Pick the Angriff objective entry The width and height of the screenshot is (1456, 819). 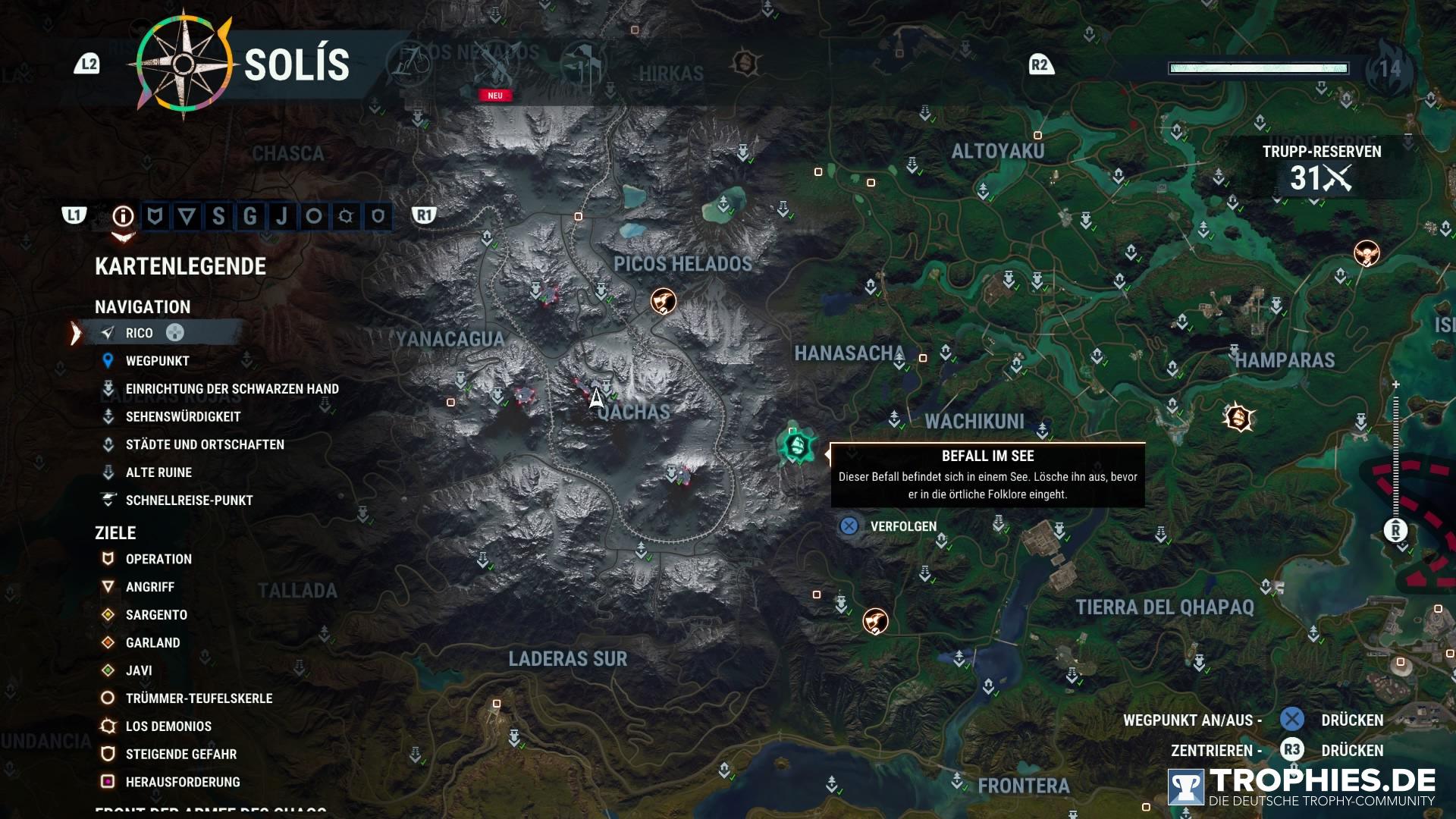click(x=149, y=587)
